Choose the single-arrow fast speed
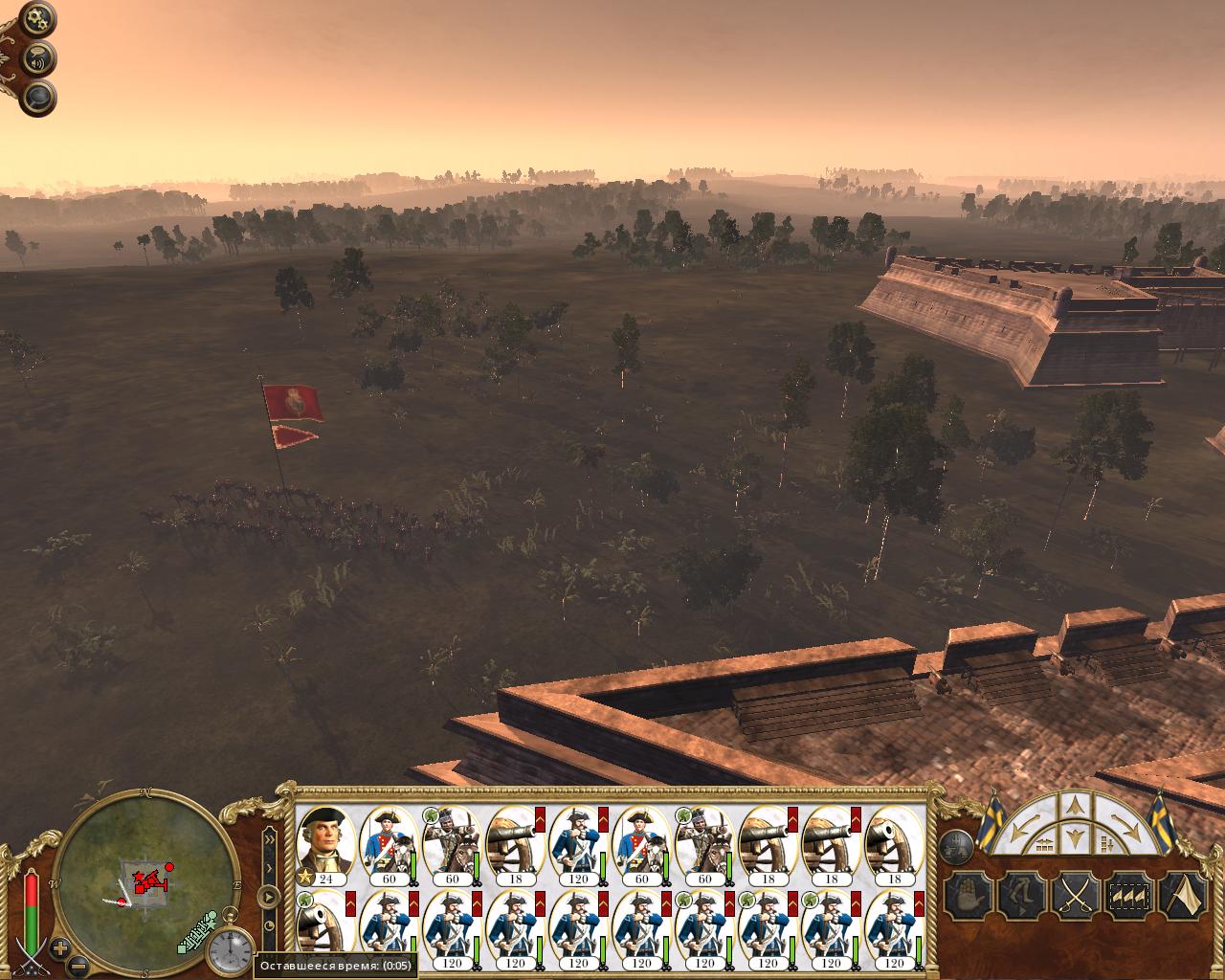The image size is (1225, 980). (x=269, y=868)
